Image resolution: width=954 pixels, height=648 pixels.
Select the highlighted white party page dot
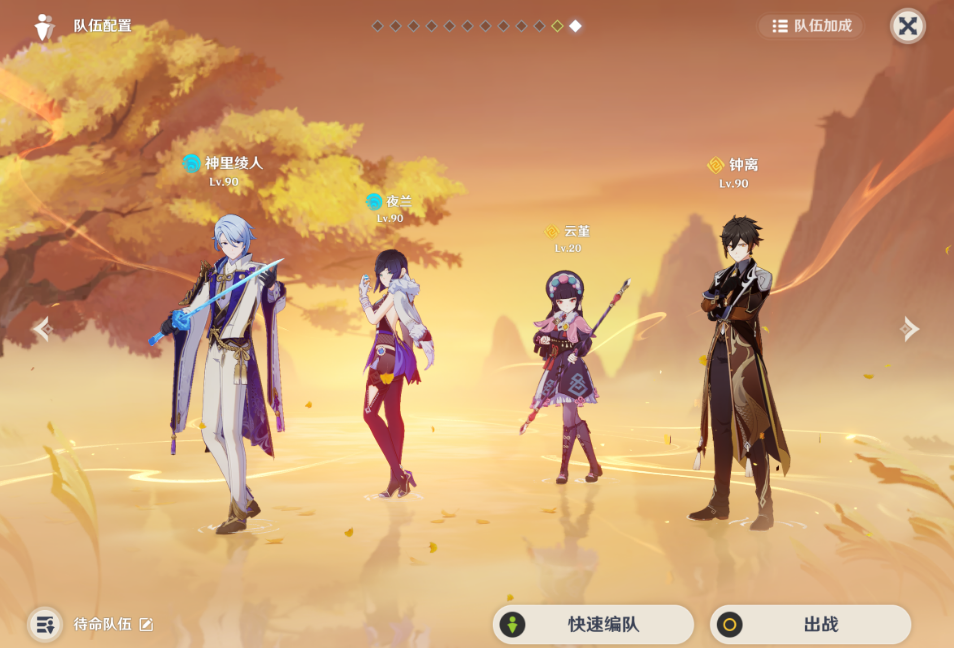coord(575,26)
